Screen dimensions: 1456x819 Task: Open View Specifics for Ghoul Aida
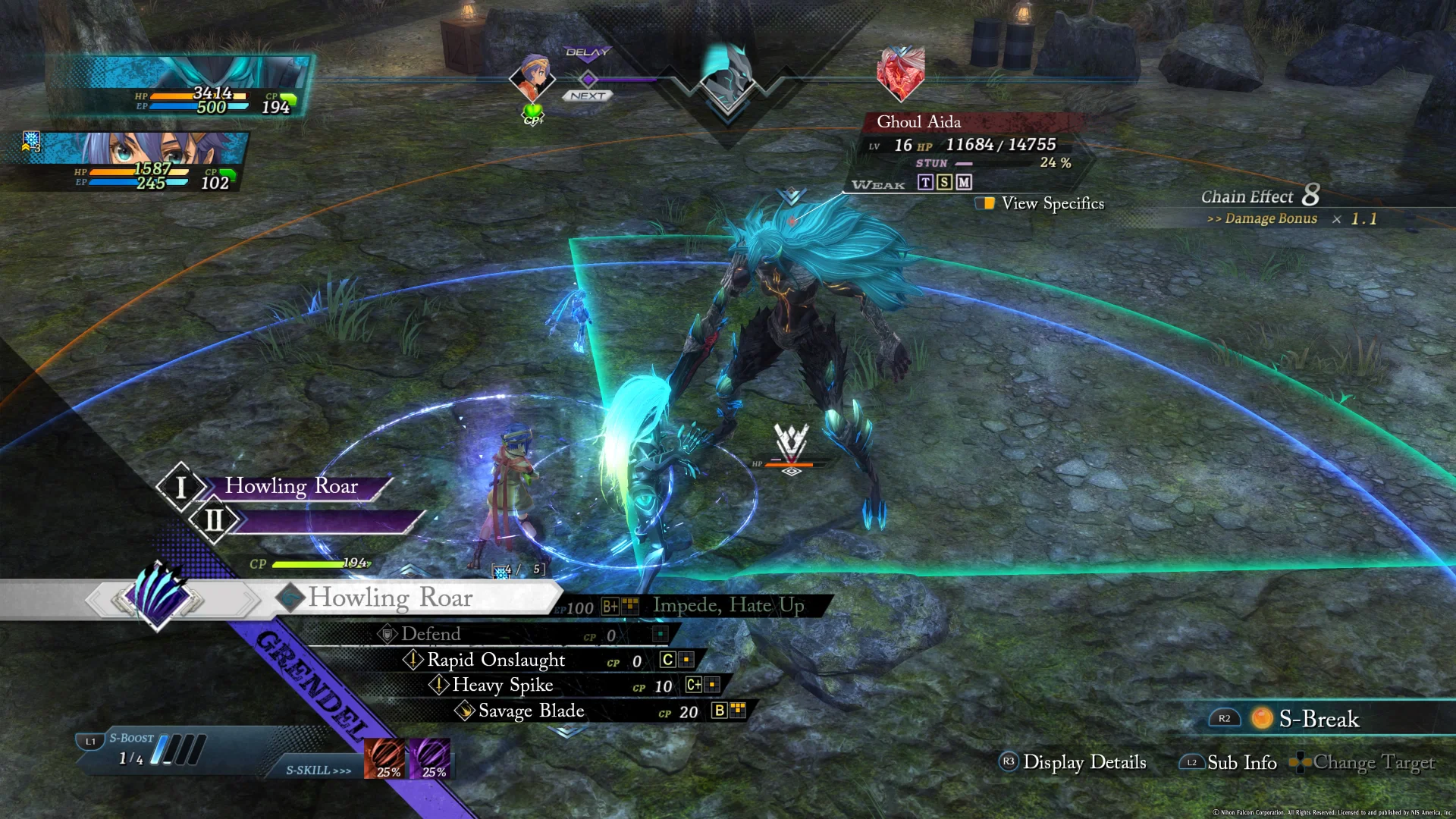click(x=1051, y=203)
